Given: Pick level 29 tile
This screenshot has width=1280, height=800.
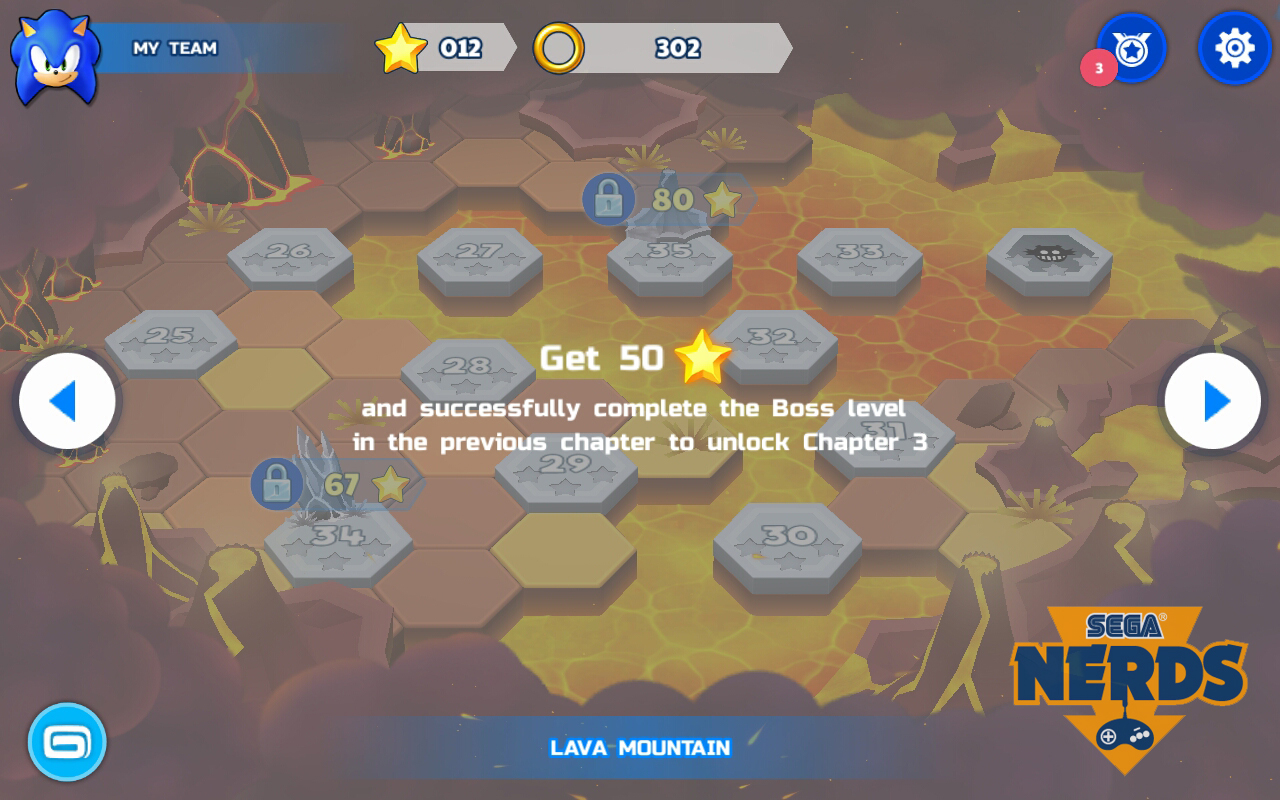Looking at the screenshot, I should tap(566, 470).
